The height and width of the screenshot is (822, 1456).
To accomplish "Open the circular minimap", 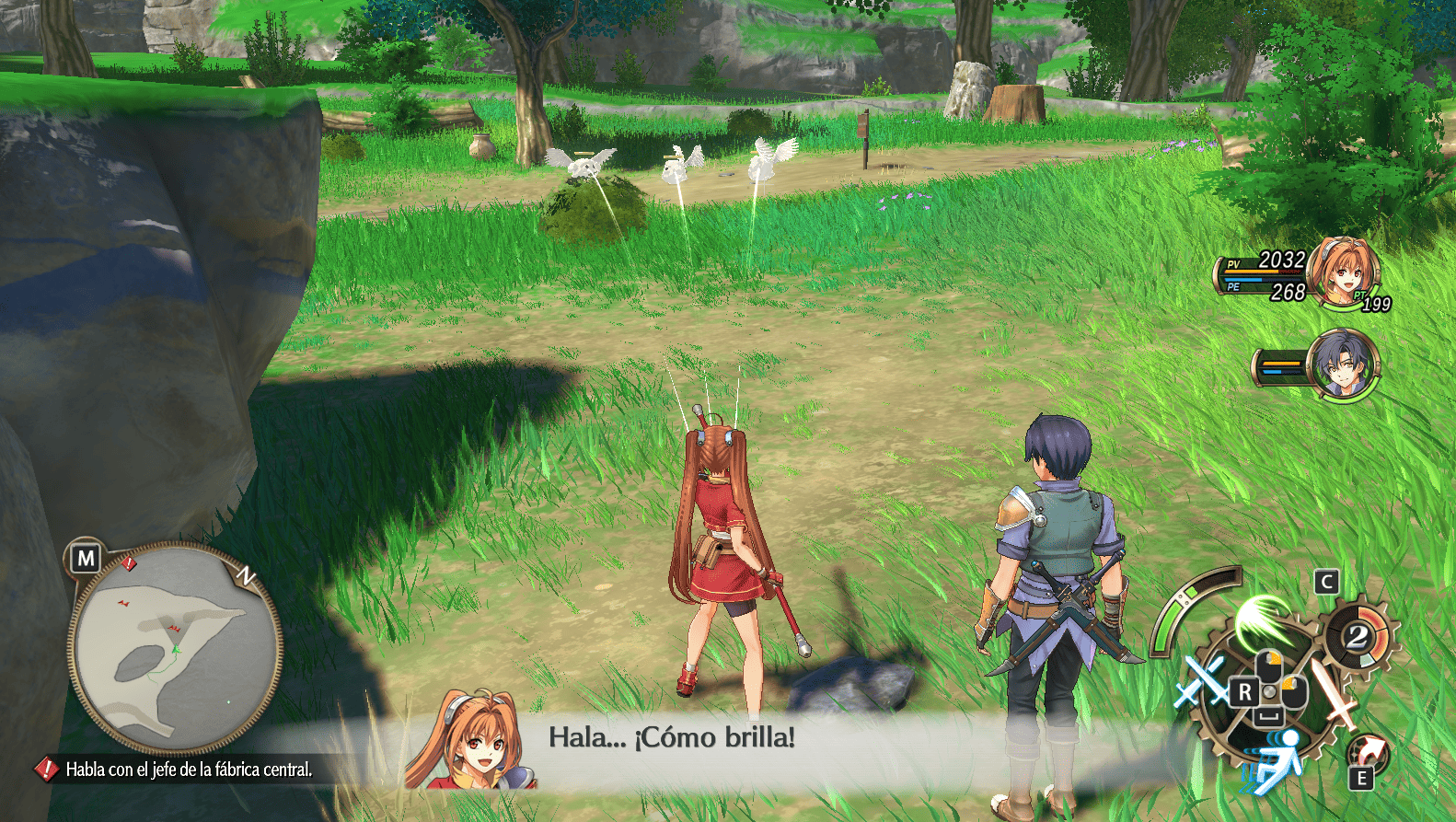I will (x=175, y=647).
